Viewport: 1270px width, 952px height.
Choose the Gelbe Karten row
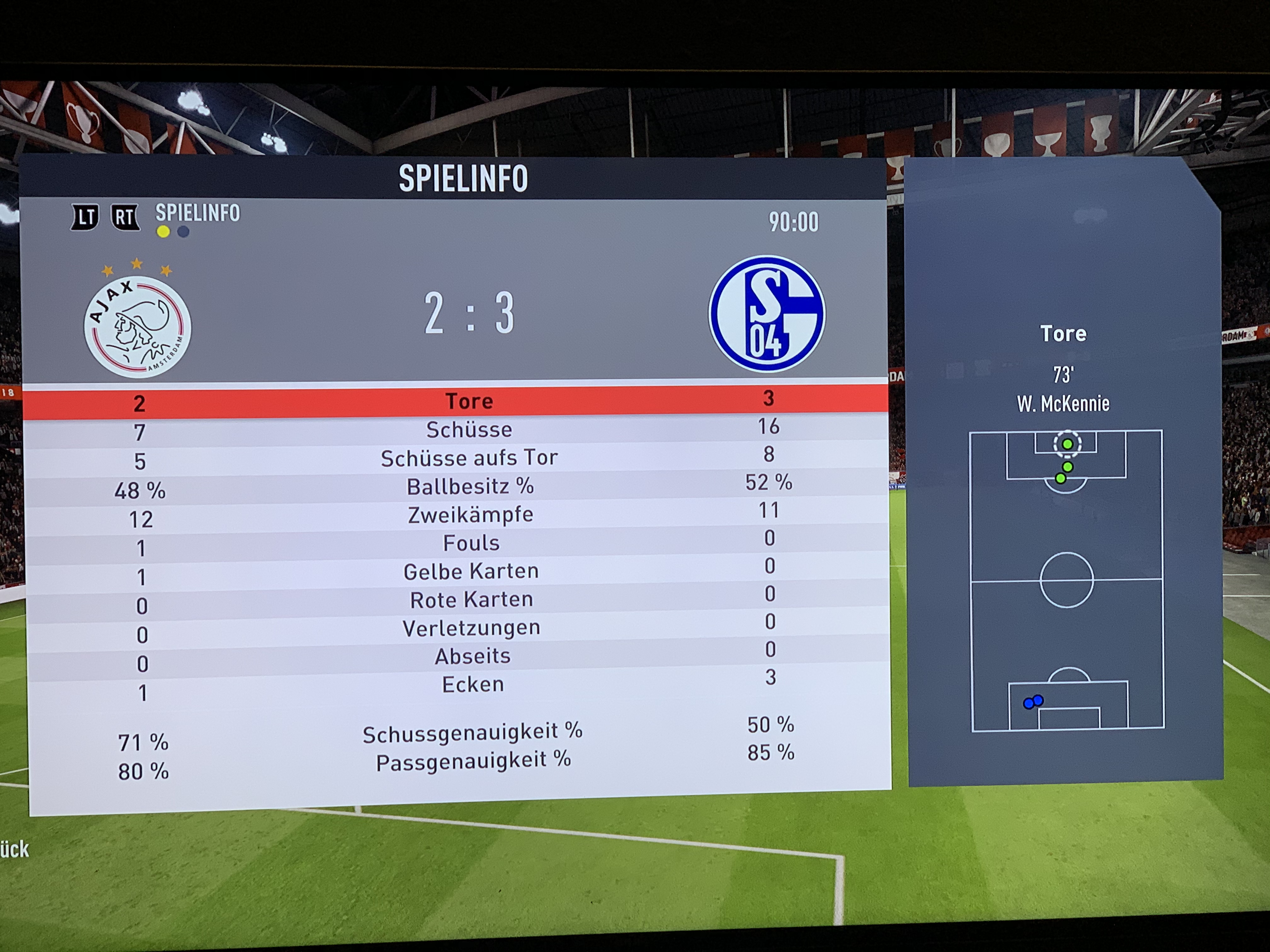pos(471,571)
